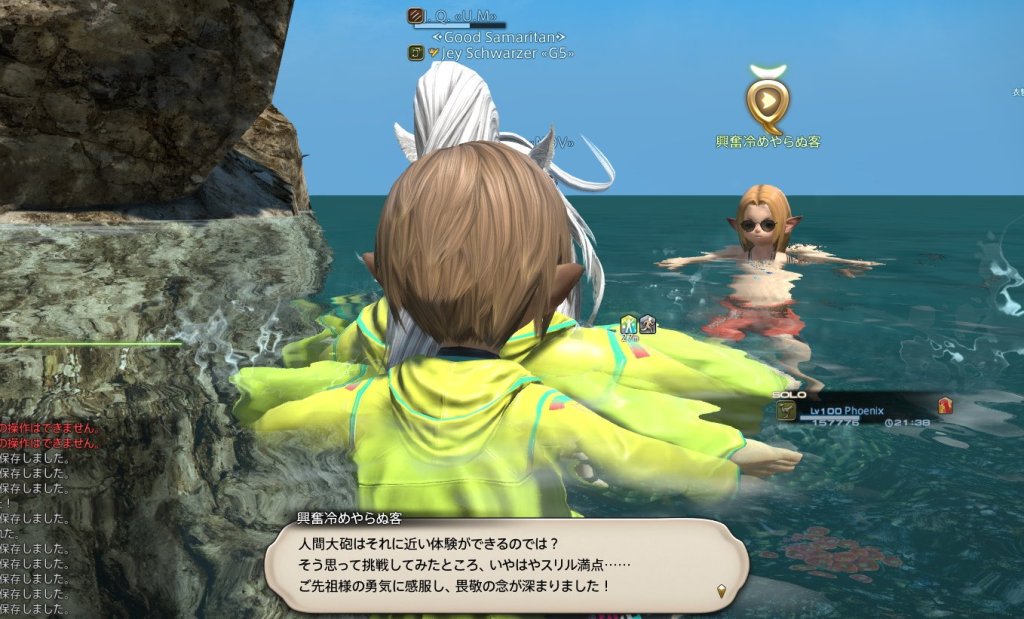The width and height of the screenshot is (1024, 619).
Task: Click the green standing-figure status icon
Action: point(628,323)
